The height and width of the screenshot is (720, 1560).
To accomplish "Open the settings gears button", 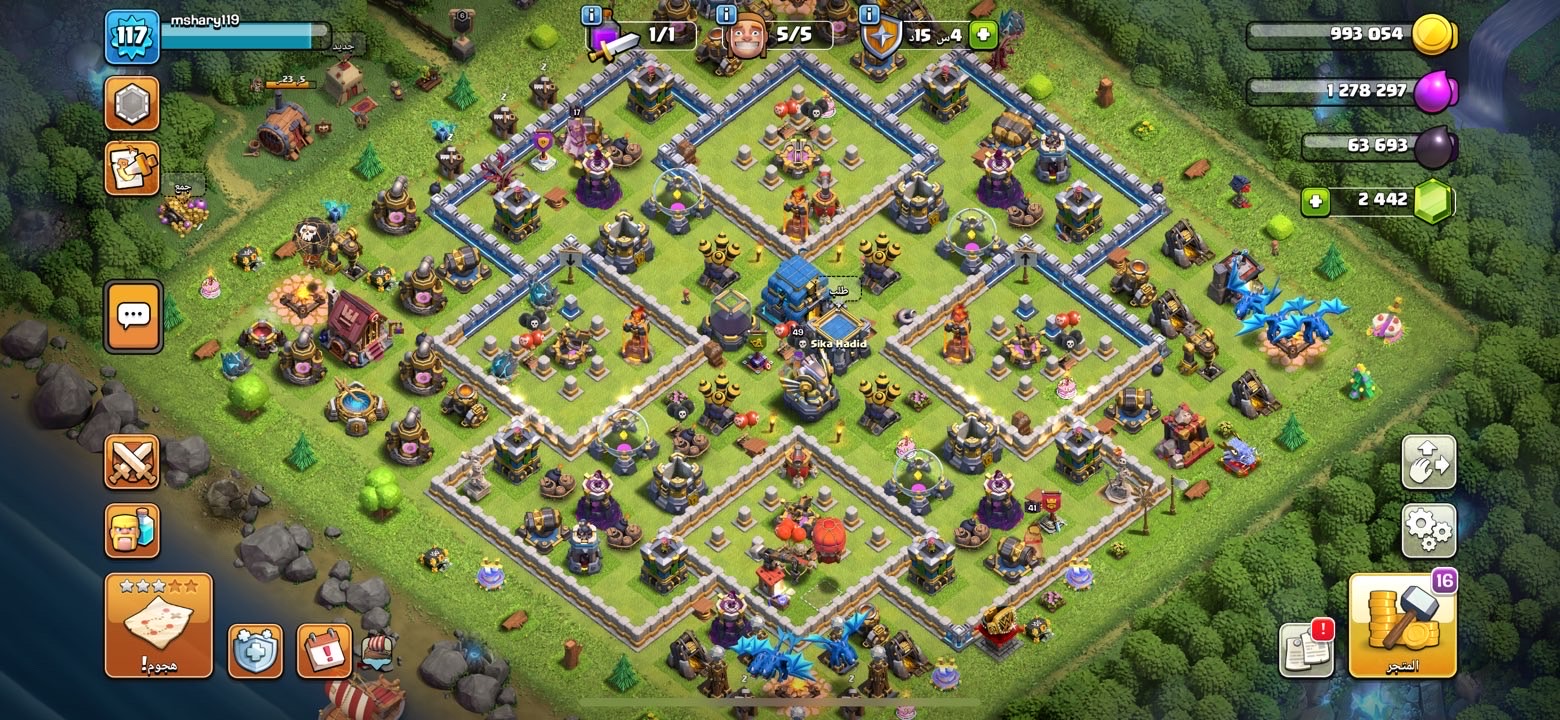I will coord(1428,530).
